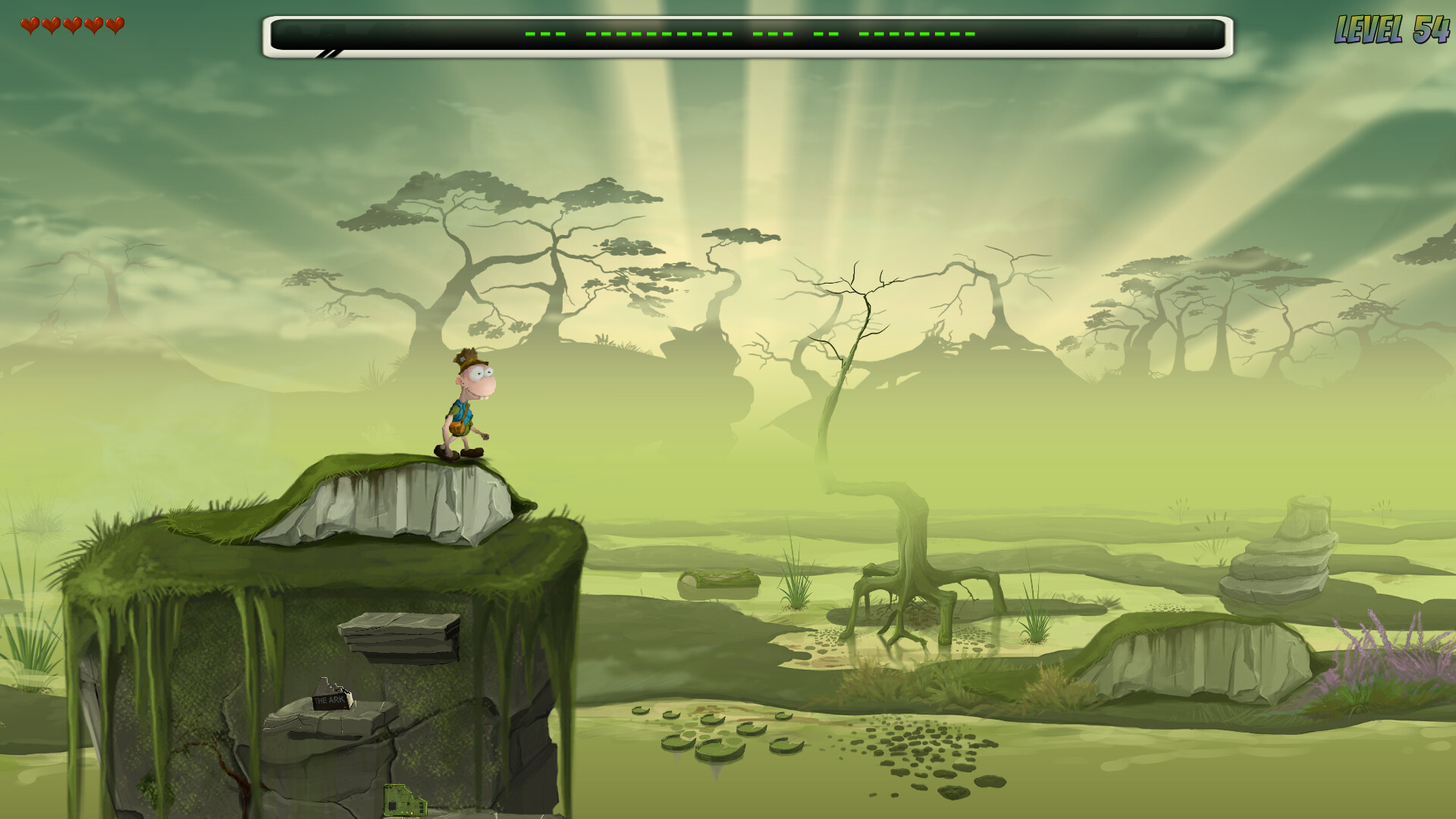Select the second heart in the top-left row
The image size is (1456, 819).
(51, 24)
